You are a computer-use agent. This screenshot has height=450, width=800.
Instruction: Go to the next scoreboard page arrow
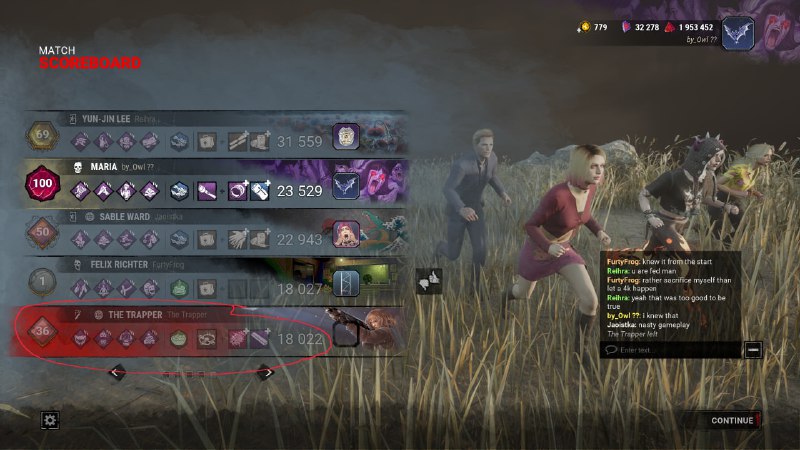266,373
